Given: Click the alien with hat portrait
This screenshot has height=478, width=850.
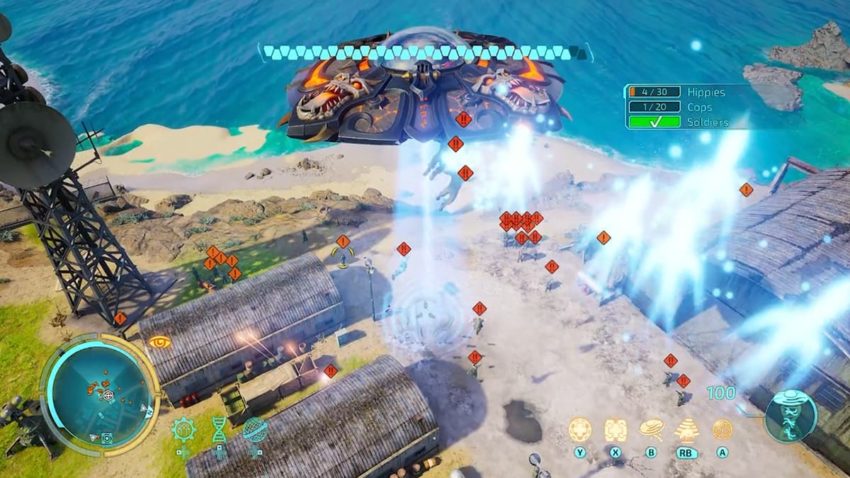Looking at the screenshot, I should 791,414.
